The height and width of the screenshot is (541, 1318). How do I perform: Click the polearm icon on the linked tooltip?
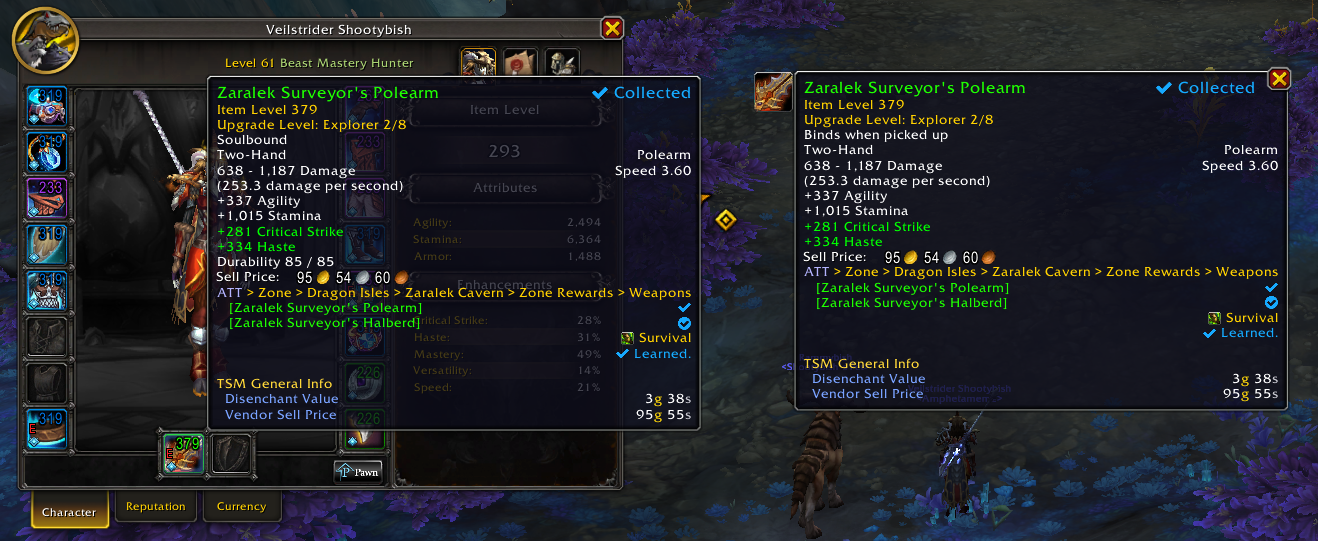[773, 92]
